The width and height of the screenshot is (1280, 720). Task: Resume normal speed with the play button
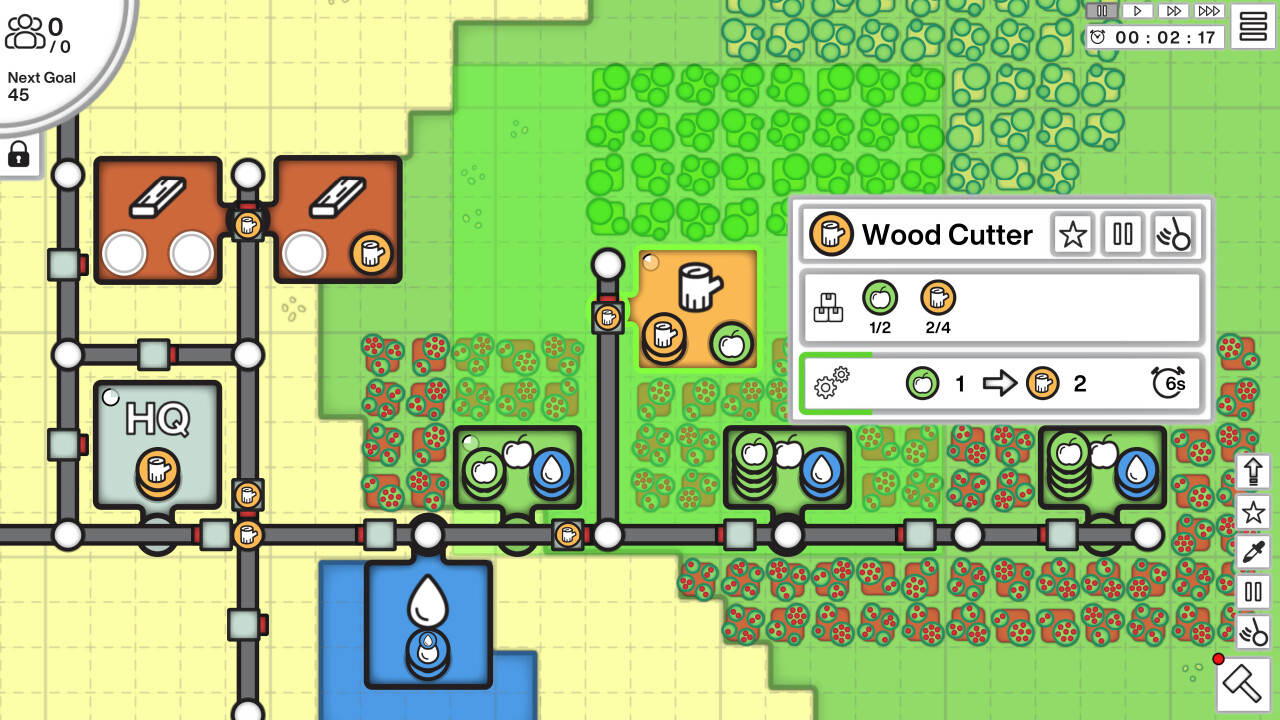[x=1139, y=11]
